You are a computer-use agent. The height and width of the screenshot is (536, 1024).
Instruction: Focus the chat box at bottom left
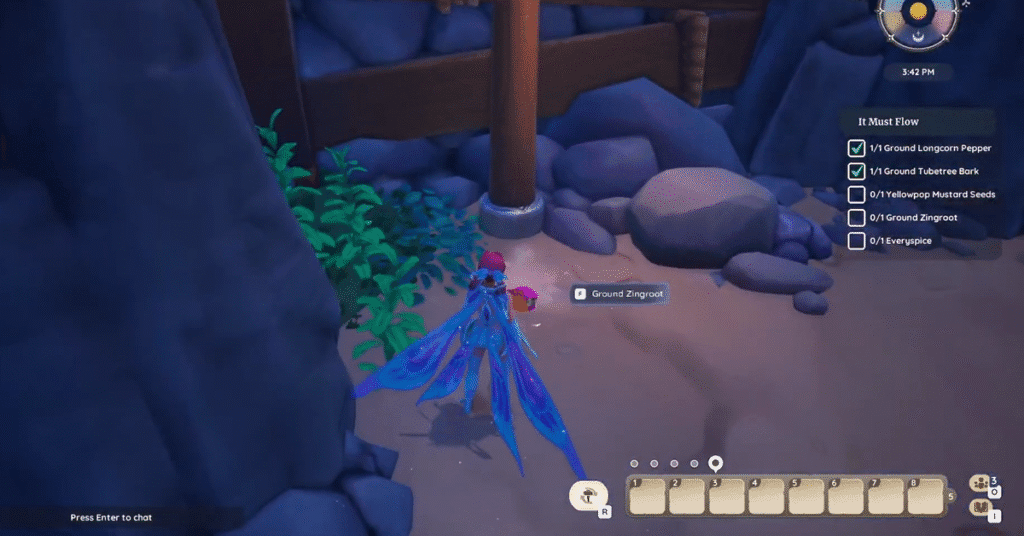(111, 518)
